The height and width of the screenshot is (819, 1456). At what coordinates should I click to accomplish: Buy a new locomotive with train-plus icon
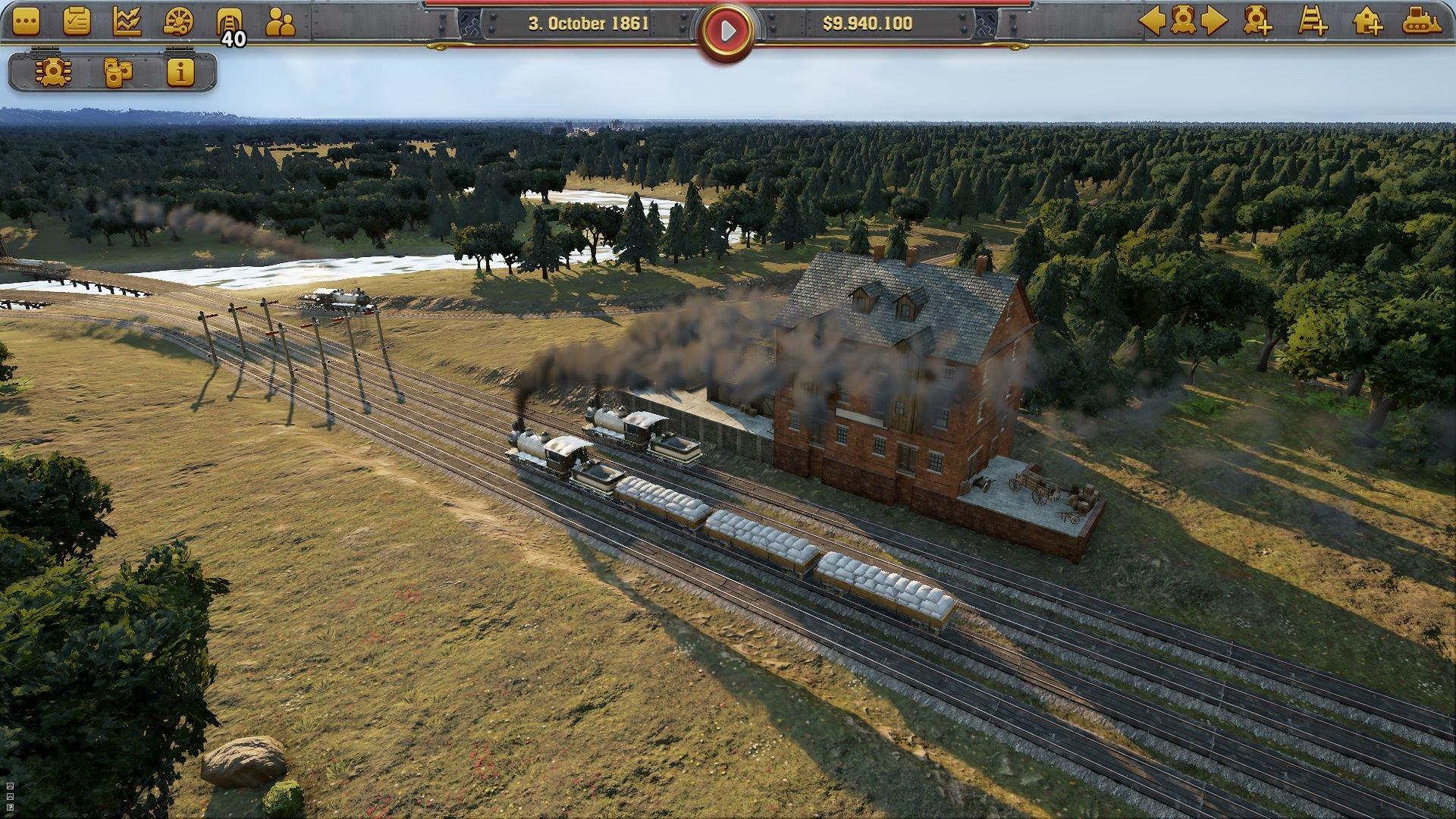(1258, 21)
